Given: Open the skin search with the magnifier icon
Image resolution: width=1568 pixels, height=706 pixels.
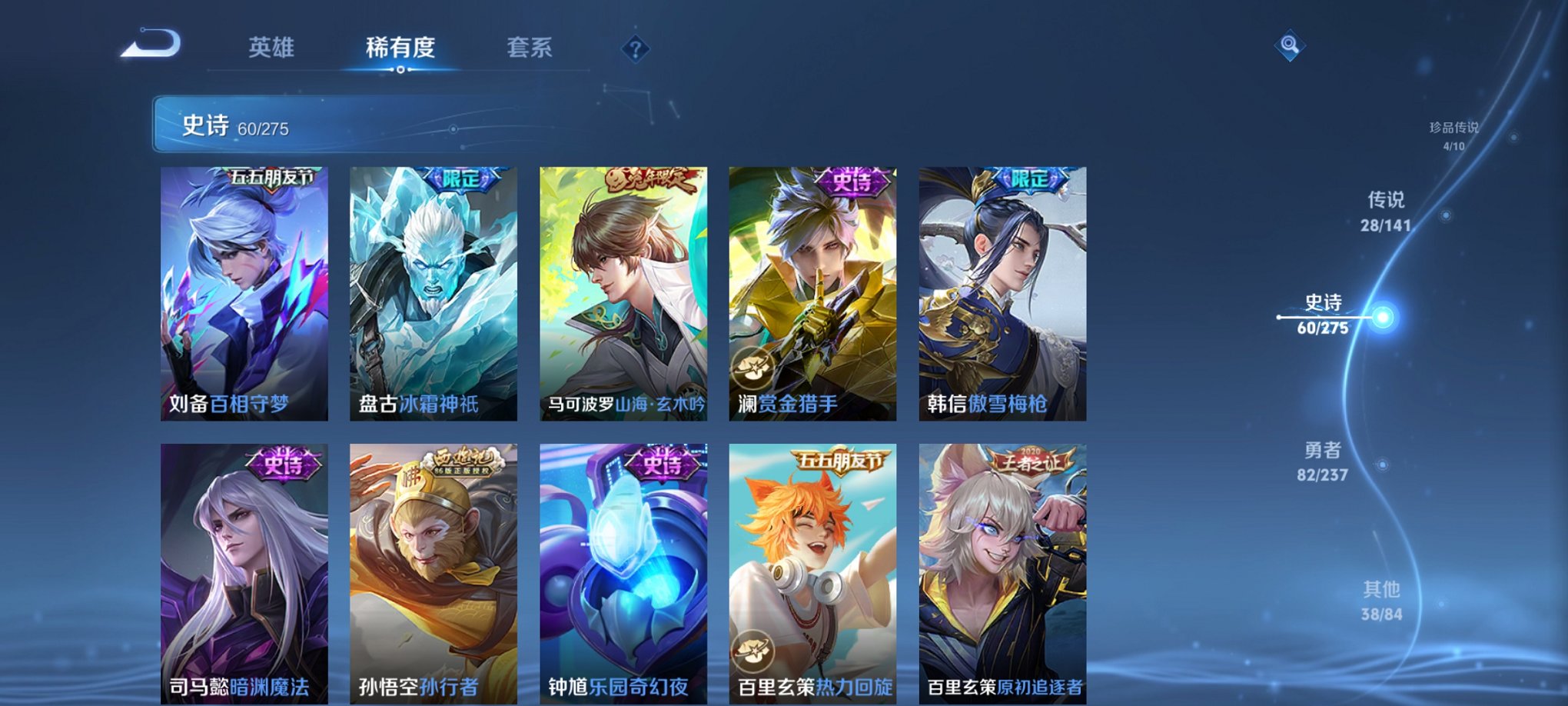Looking at the screenshot, I should 1291,46.
